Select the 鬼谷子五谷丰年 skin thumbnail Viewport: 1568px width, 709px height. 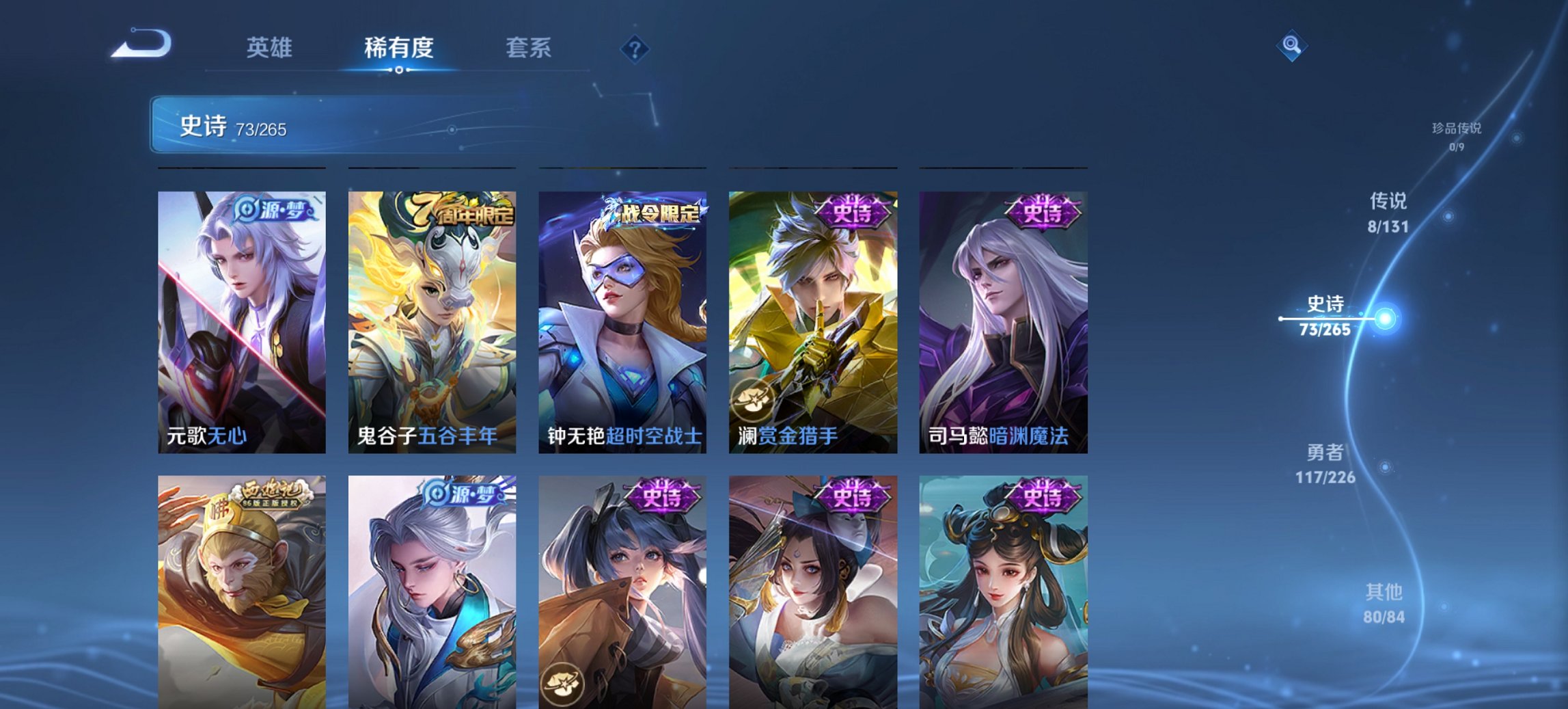(x=432, y=321)
